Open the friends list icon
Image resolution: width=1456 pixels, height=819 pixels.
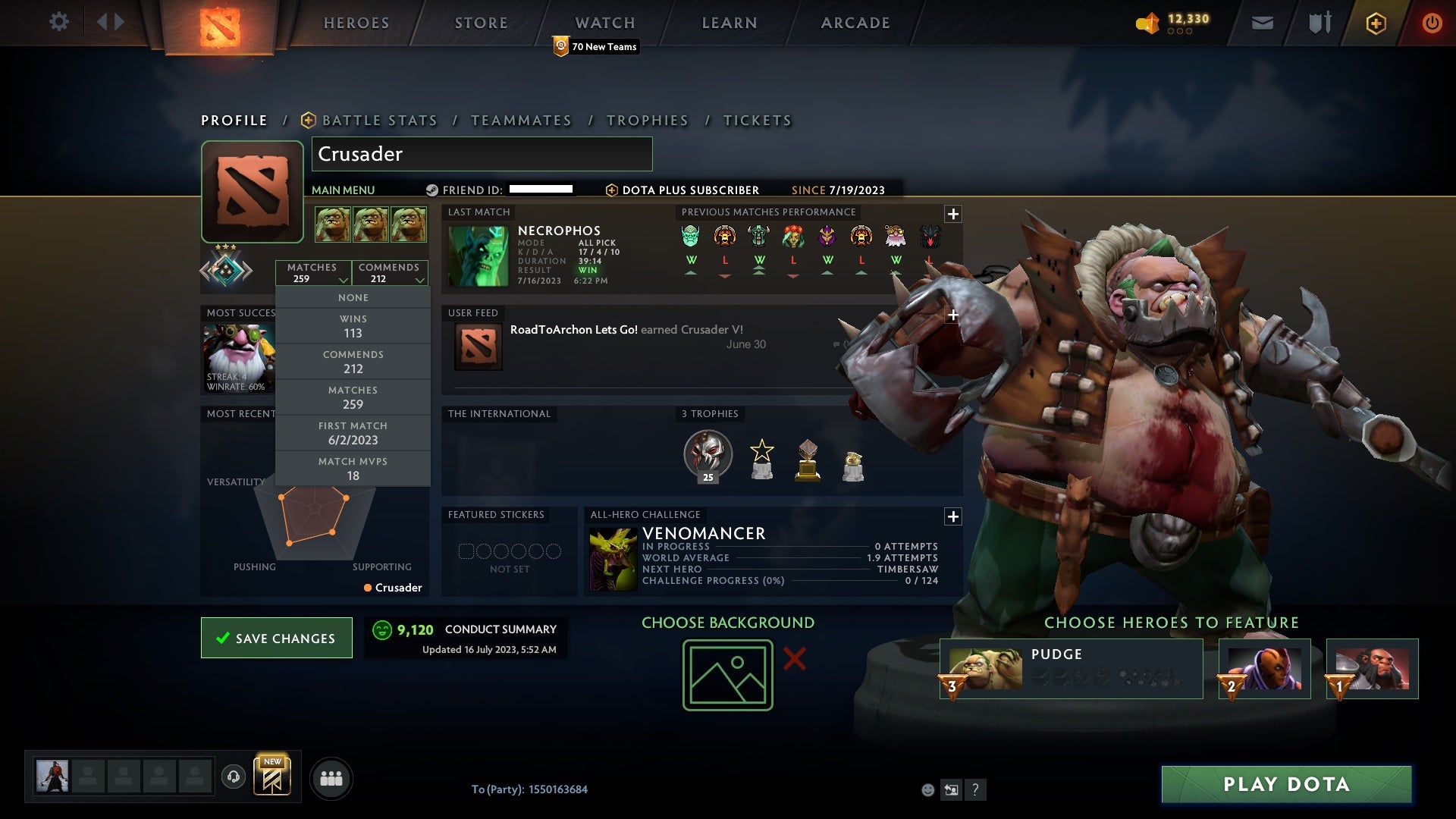pyautogui.click(x=331, y=777)
